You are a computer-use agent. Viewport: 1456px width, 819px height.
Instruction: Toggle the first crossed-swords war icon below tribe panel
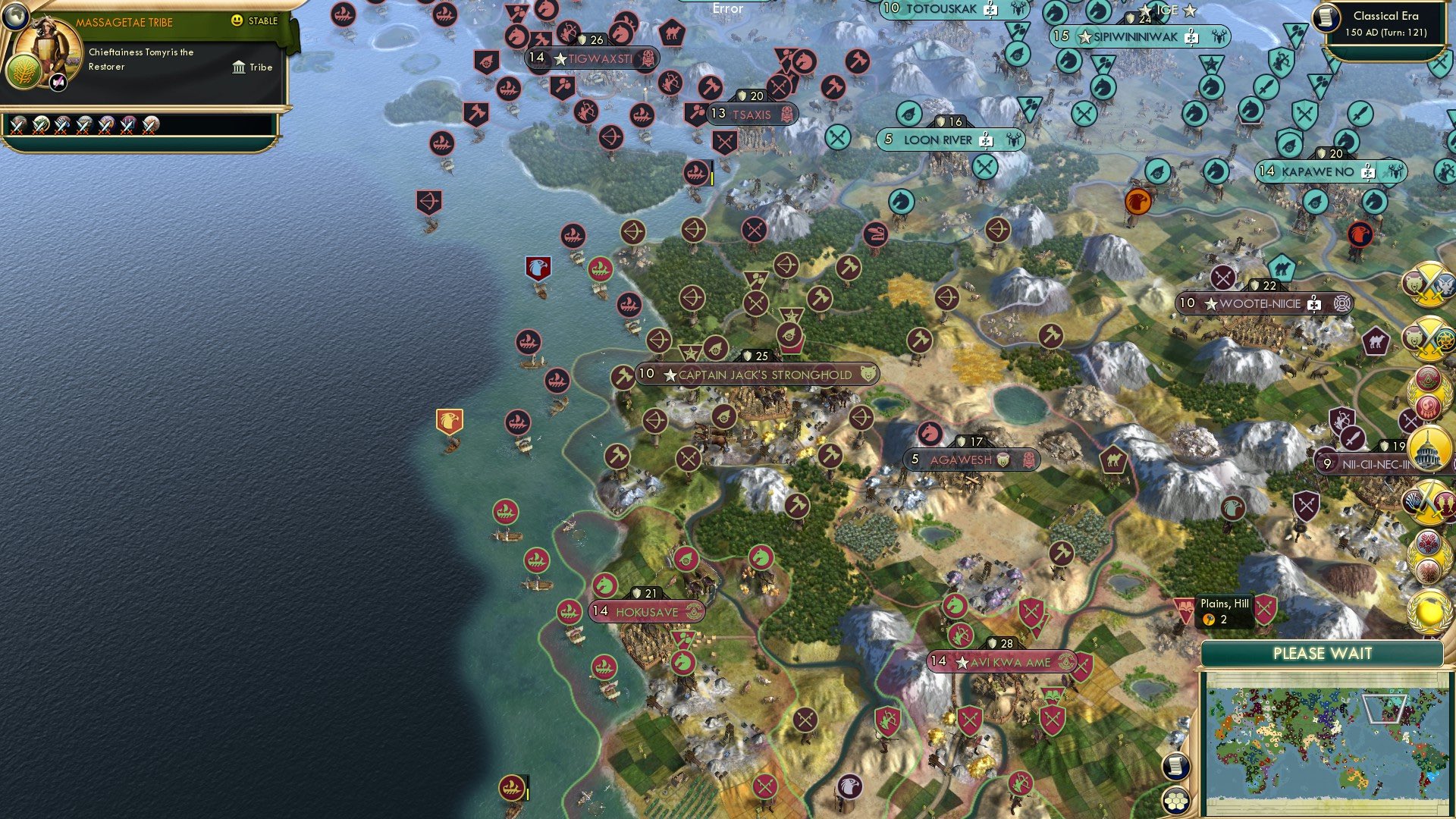click(18, 124)
